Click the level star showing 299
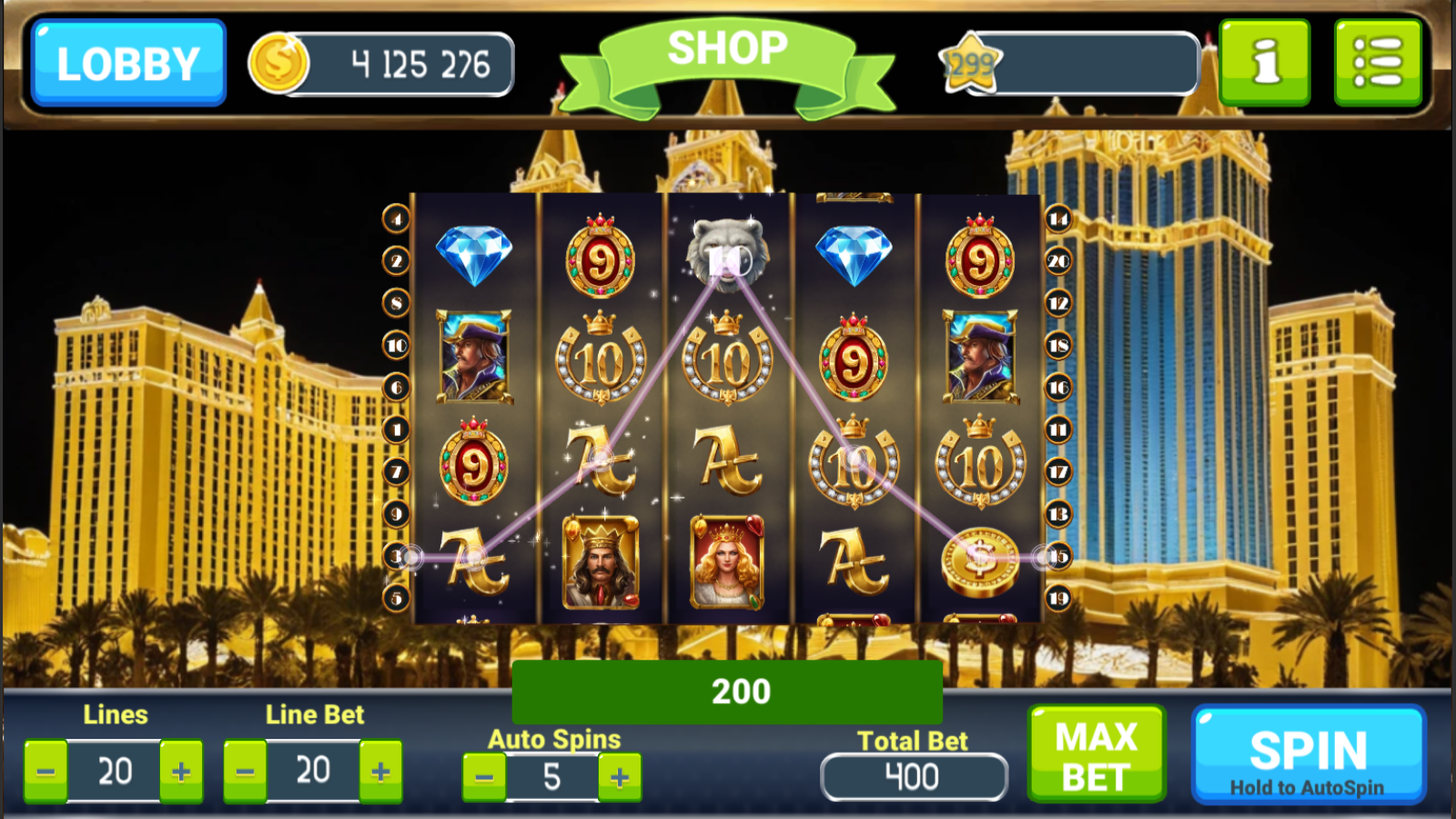Image resolution: width=1456 pixels, height=819 pixels. point(970,62)
